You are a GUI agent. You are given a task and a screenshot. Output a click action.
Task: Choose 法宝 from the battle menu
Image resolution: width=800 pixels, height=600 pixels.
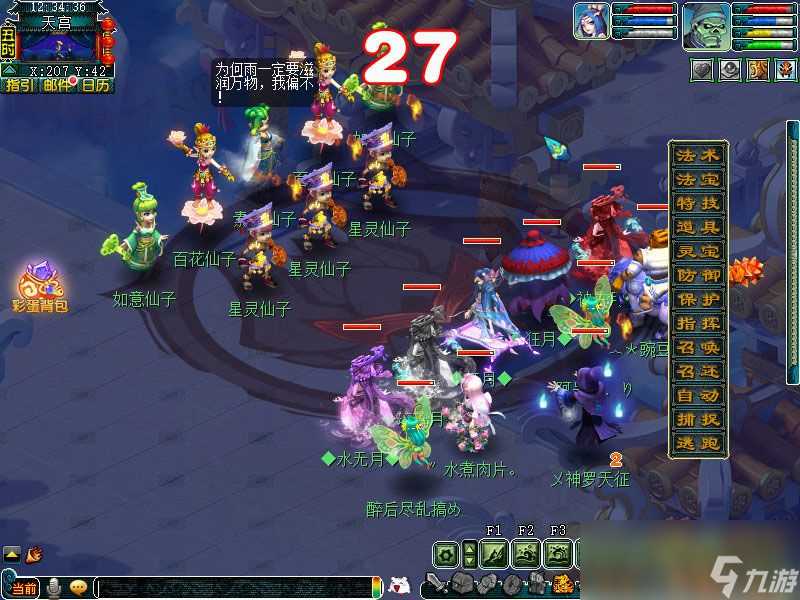pos(698,180)
